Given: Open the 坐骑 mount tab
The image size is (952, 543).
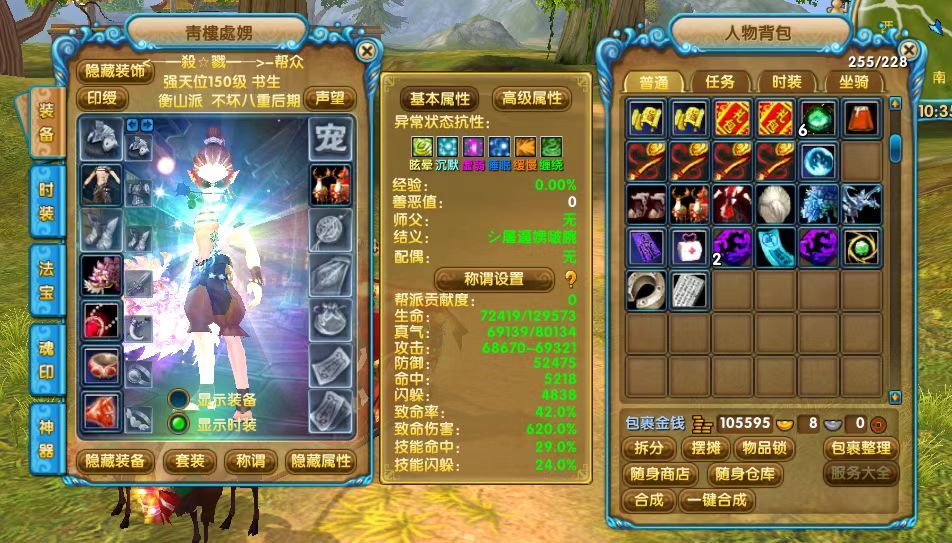Looking at the screenshot, I should tap(853, 82).
